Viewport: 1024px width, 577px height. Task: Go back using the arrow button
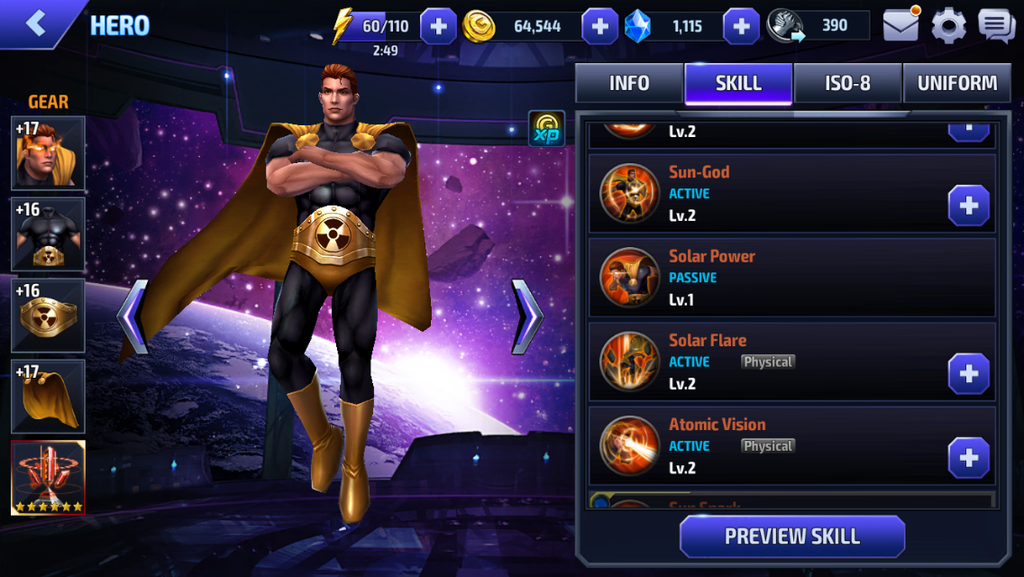[x=37, y=24]
